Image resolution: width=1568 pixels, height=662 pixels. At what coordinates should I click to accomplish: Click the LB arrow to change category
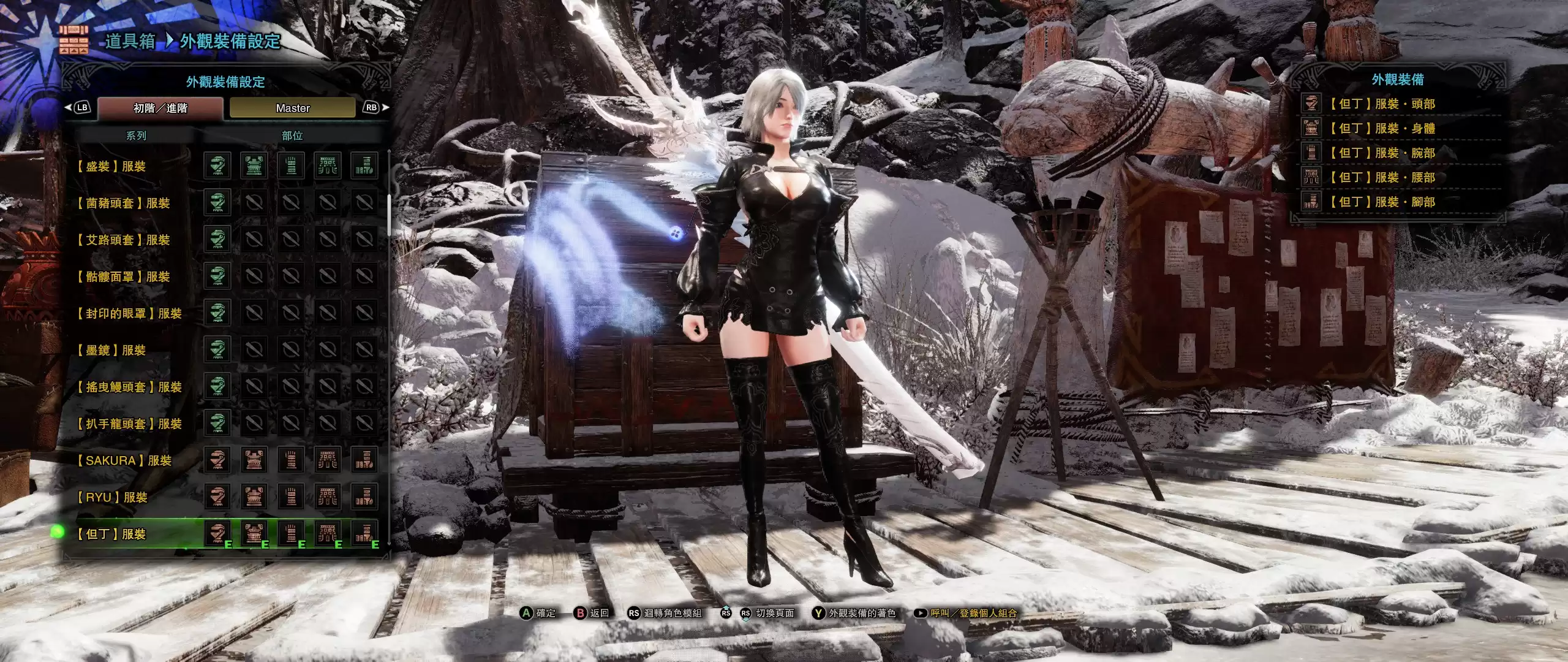tap(81, 108)
